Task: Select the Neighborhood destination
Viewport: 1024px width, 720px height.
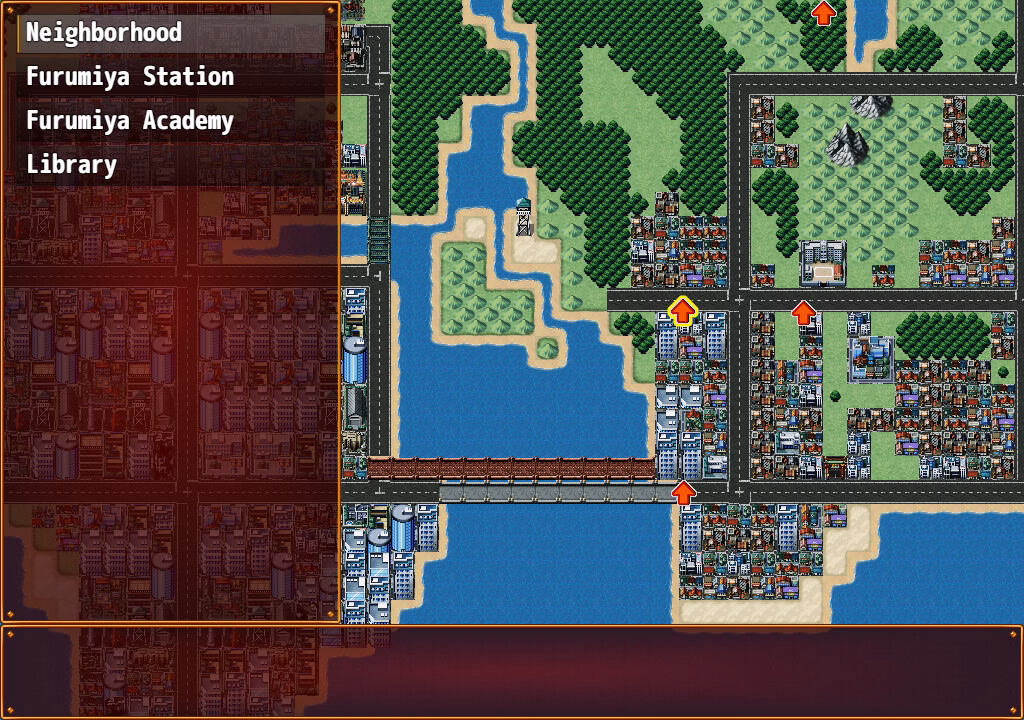Action: [104, 32]
